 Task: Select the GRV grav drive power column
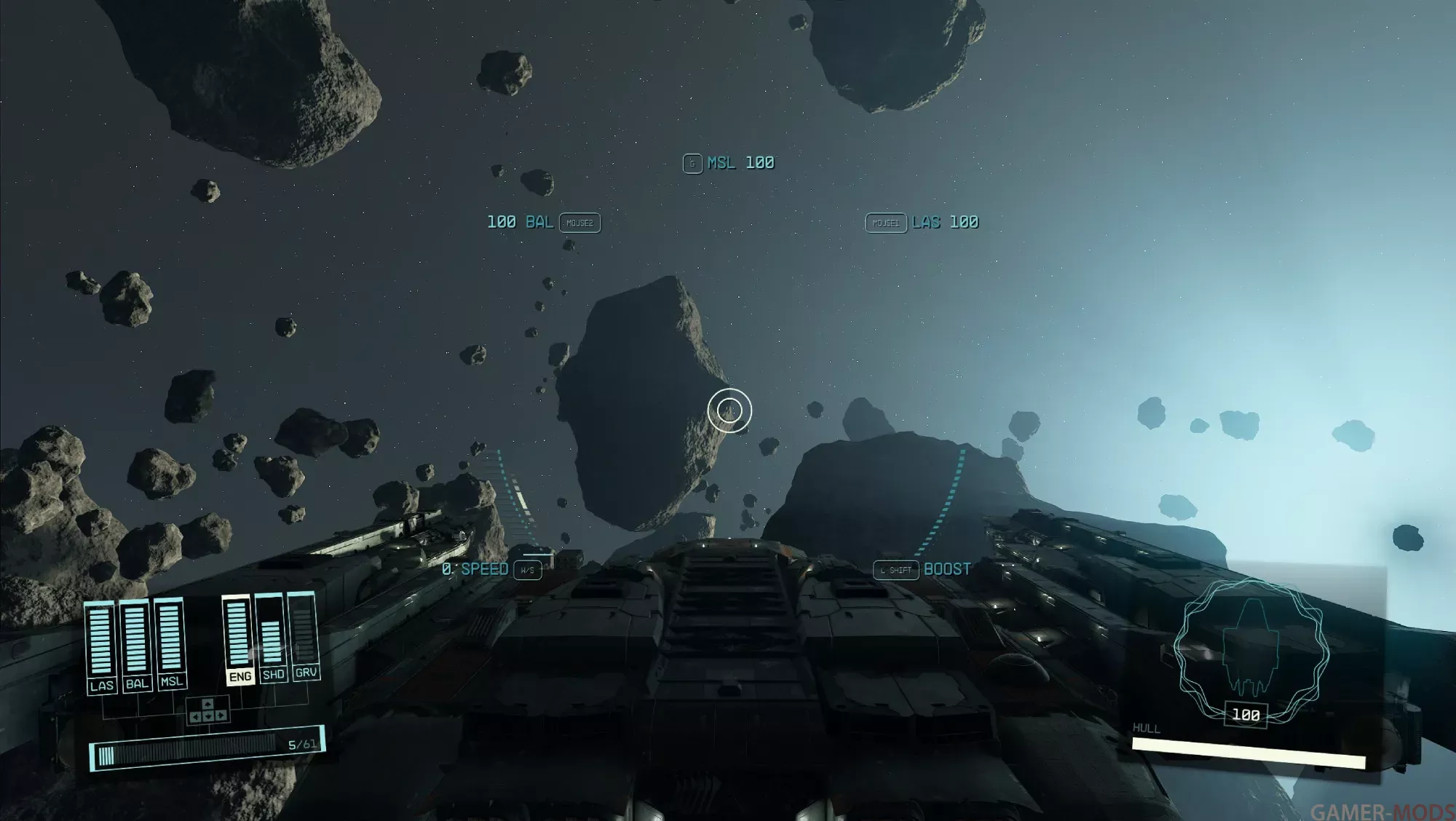(304, 635)
